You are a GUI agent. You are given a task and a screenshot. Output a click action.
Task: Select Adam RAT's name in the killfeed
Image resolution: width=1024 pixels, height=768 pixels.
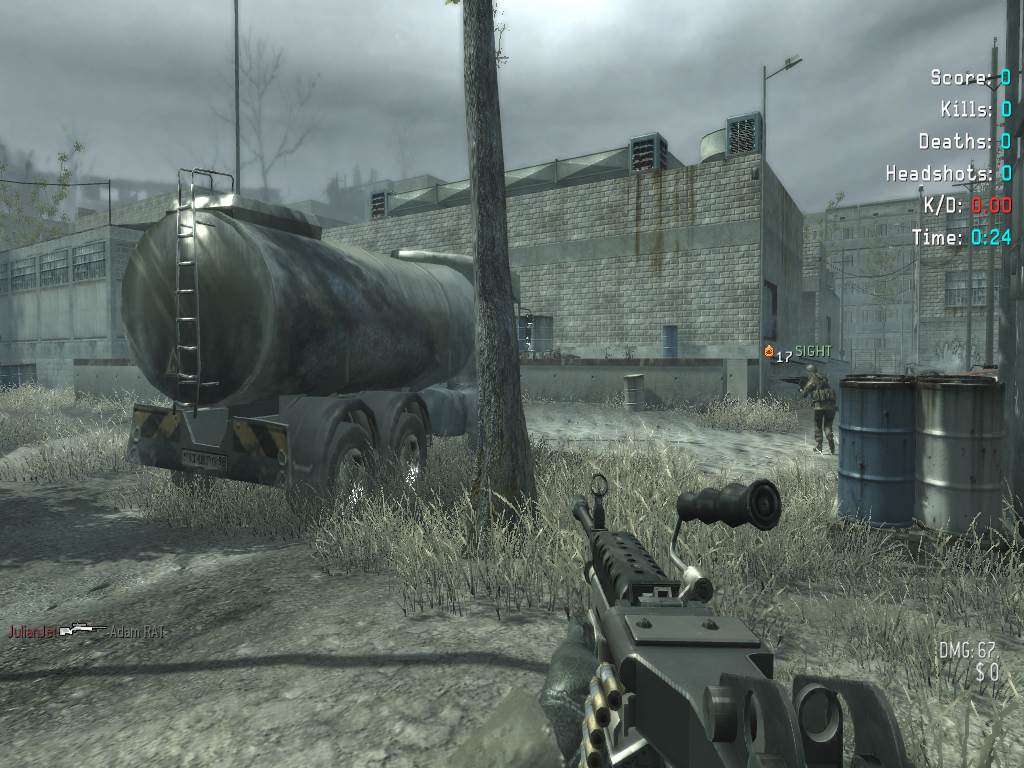coord(137,632)
